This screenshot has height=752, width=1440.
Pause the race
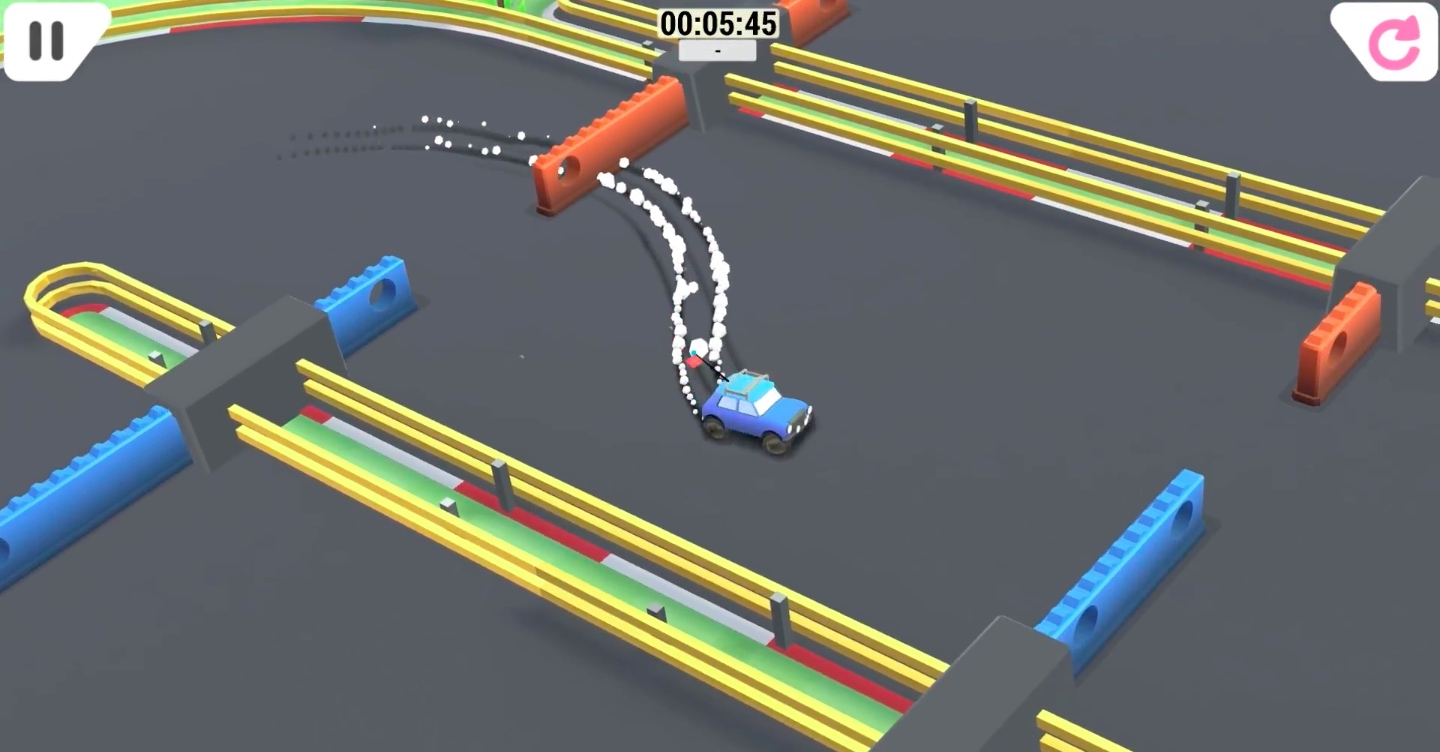(46, 40)
